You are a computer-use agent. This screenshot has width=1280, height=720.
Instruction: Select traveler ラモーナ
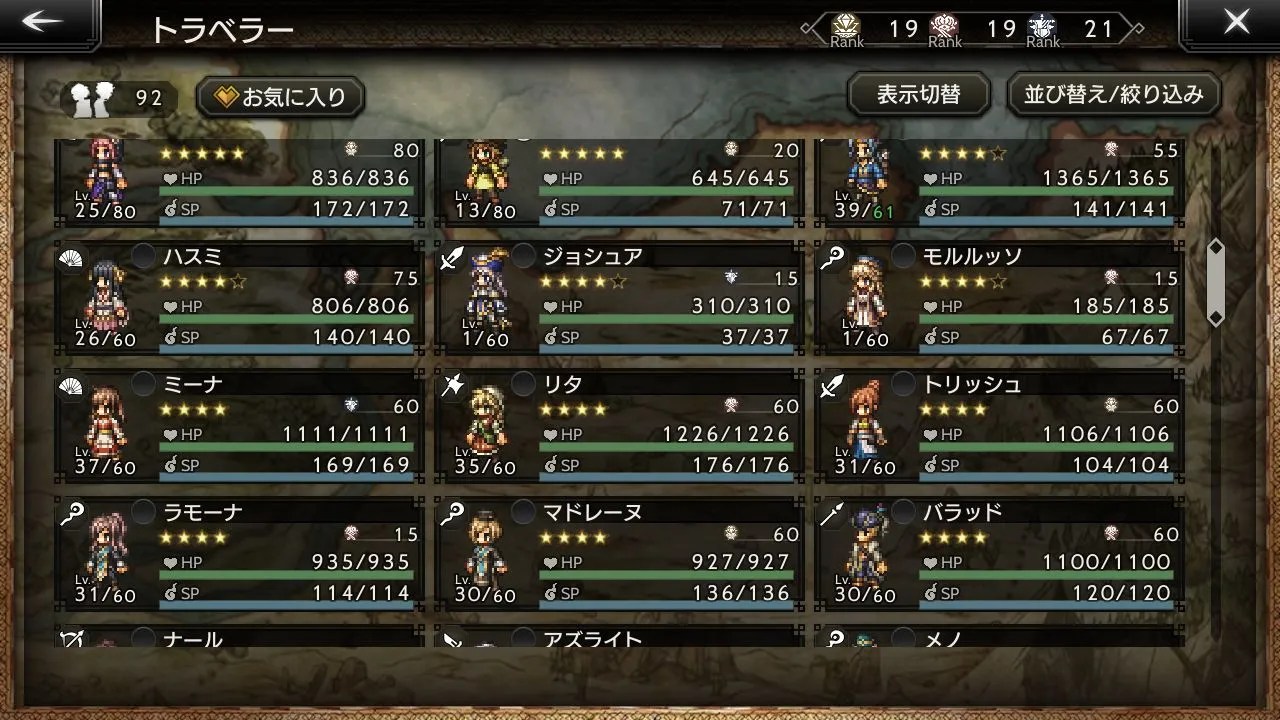238,553
